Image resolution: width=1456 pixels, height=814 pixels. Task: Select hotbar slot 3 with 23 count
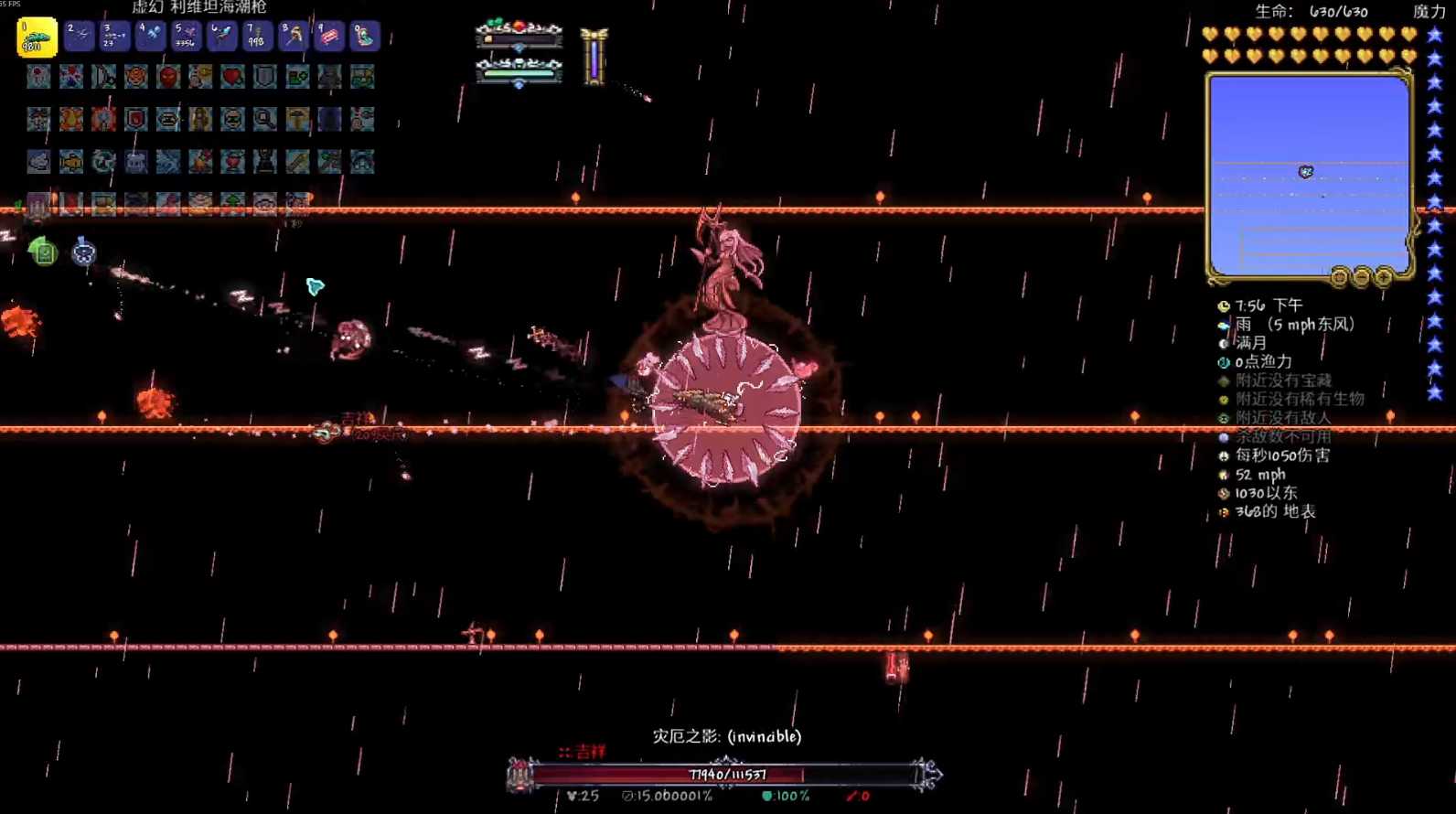click(114, 36)
